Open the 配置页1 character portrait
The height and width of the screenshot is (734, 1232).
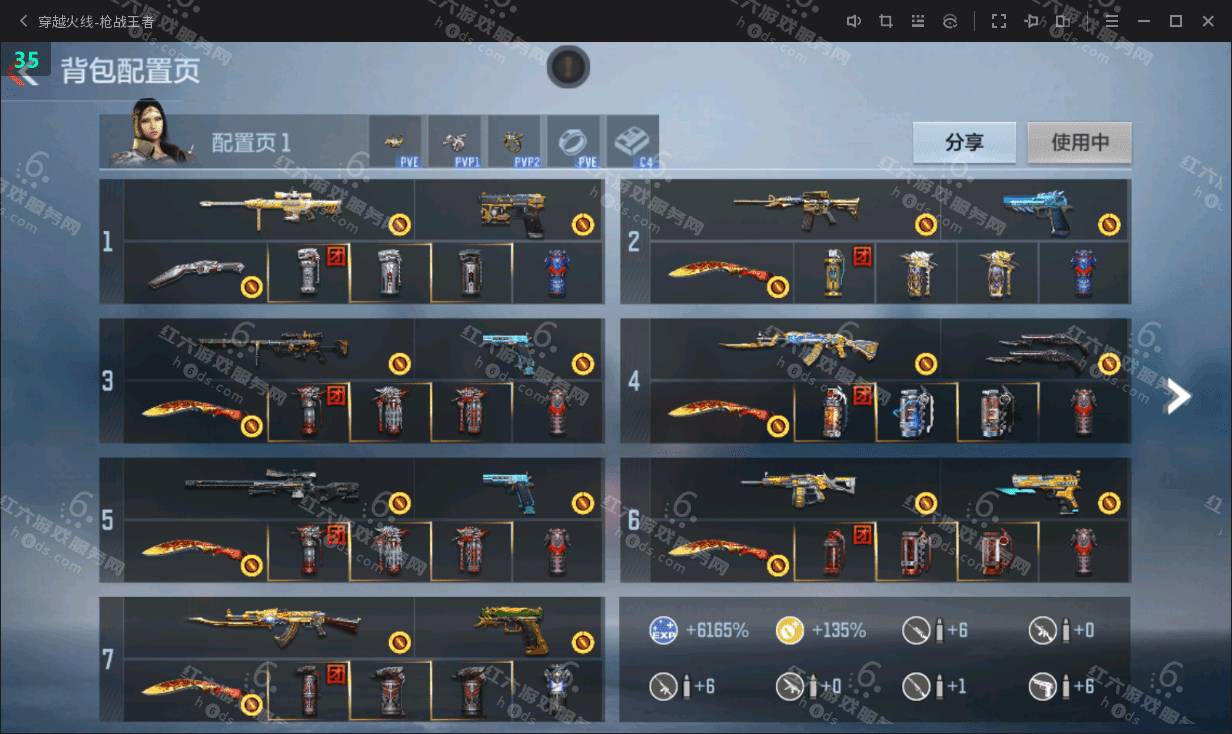[150, 140]
